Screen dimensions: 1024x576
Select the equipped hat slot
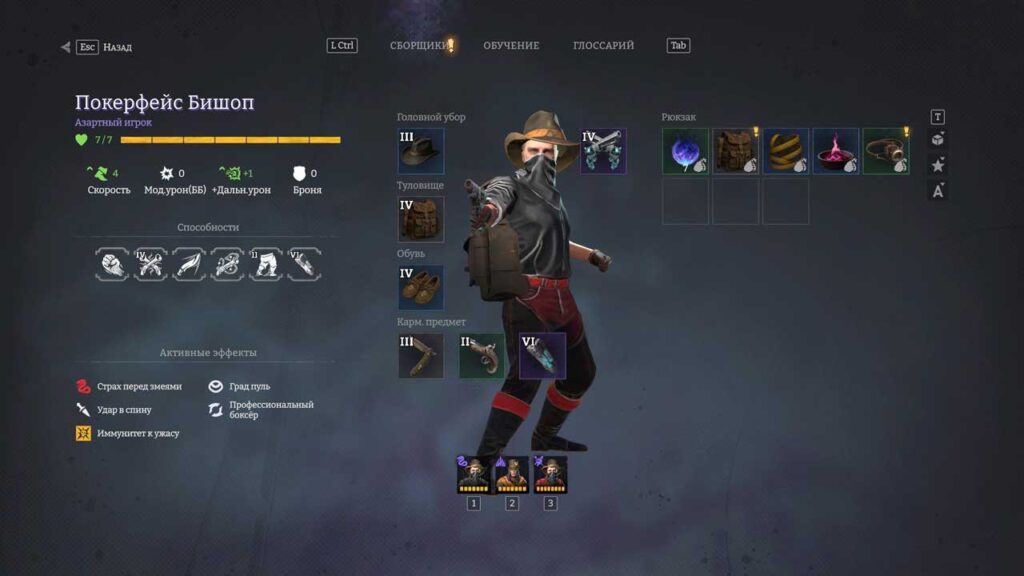(421, 151)
